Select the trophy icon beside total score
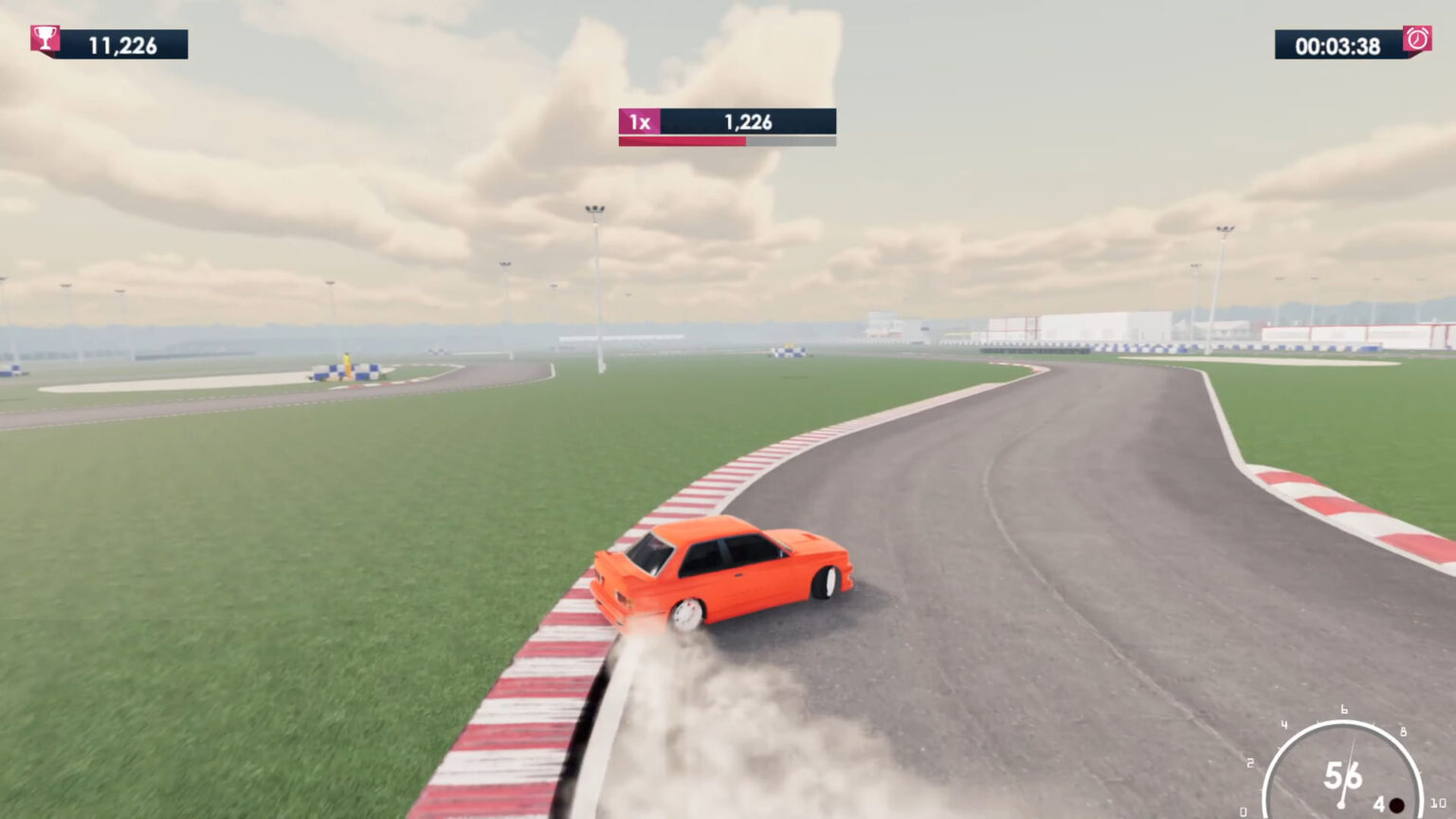 tap(45, 38)
